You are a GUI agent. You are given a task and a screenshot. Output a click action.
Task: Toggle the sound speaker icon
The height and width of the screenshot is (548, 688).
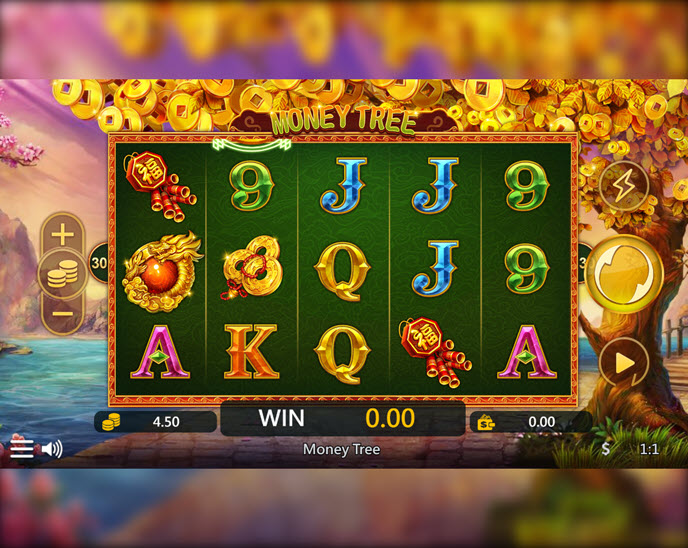(52, 449)
